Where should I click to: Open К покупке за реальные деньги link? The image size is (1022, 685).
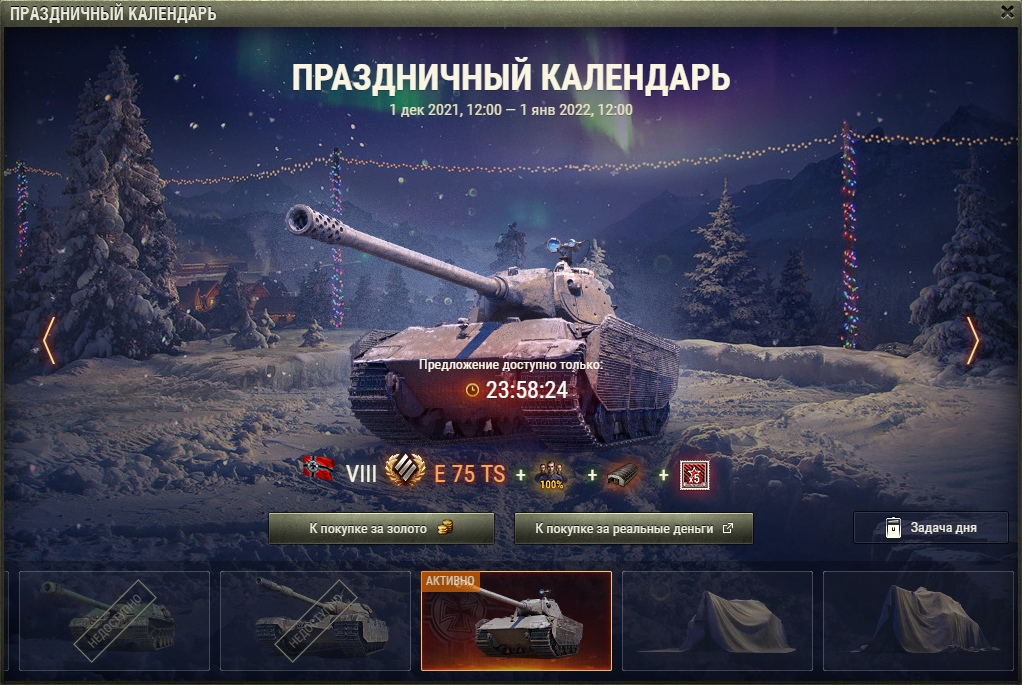633,529
